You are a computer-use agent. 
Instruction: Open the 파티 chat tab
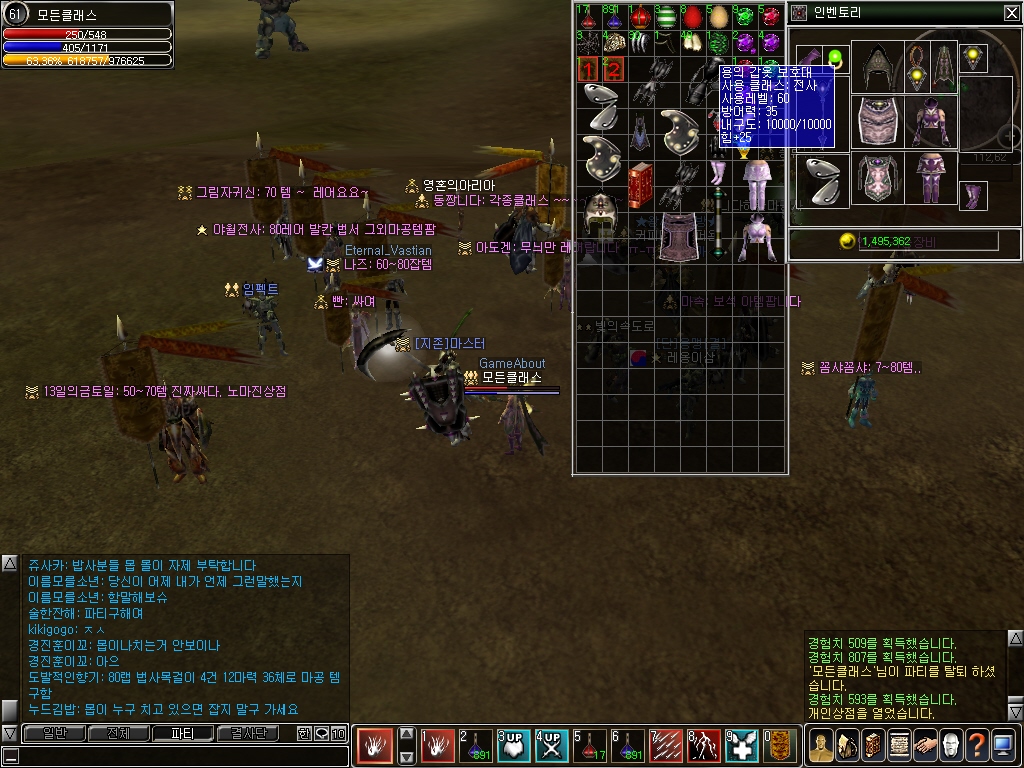click(x=182, y=733)
